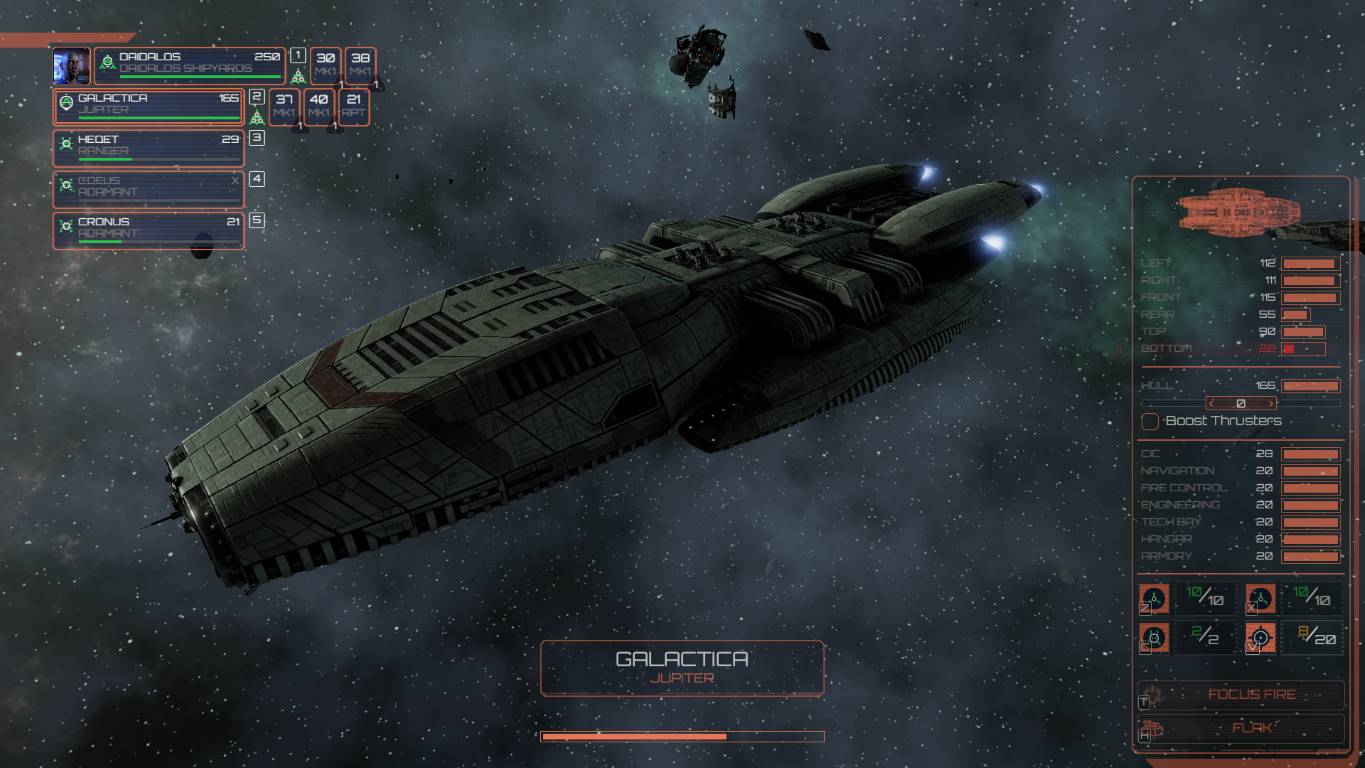Screen dimensions: 1365x768
Task: Click the destroyed Coeus Adamant row
Action: click(x=148, y=189)
